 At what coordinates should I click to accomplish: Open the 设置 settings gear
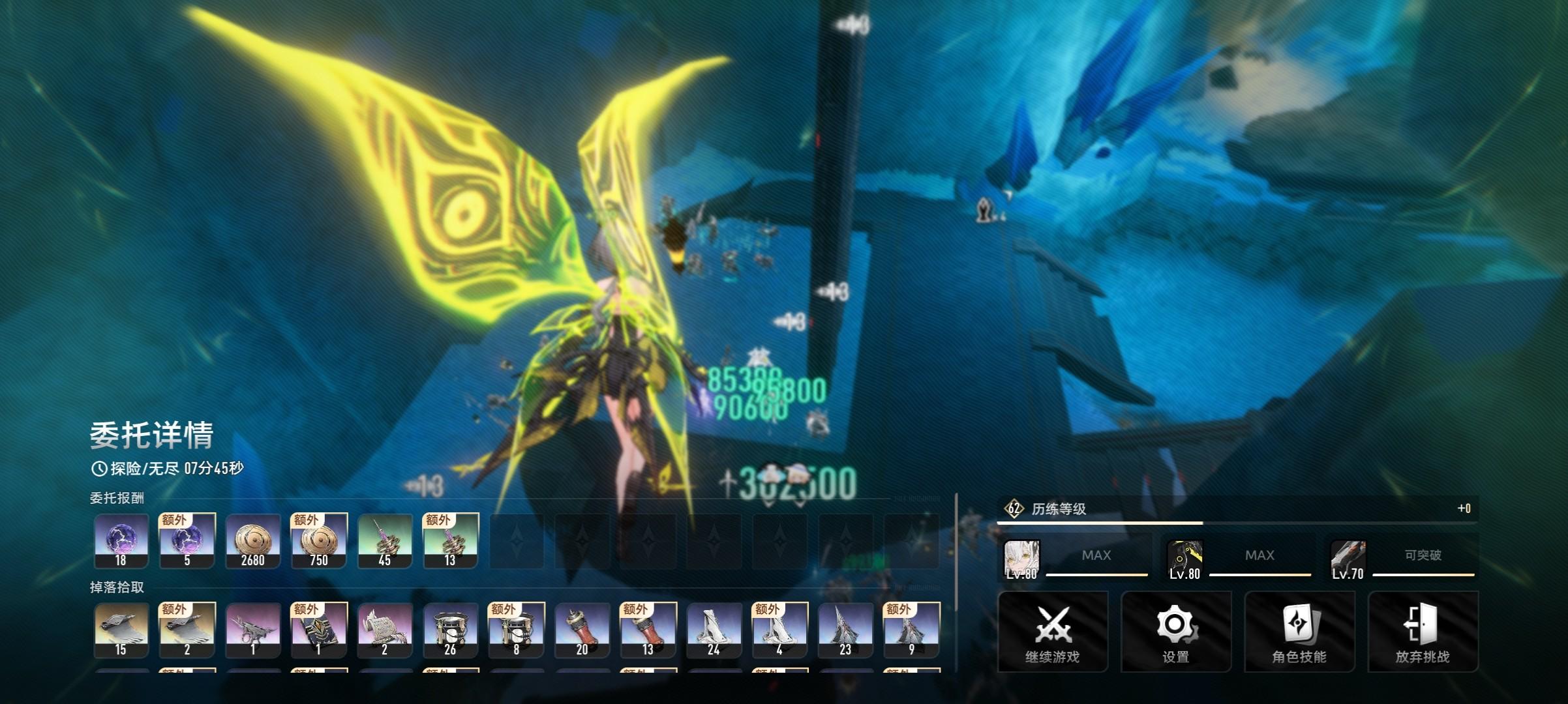[x=1175, y=631]
